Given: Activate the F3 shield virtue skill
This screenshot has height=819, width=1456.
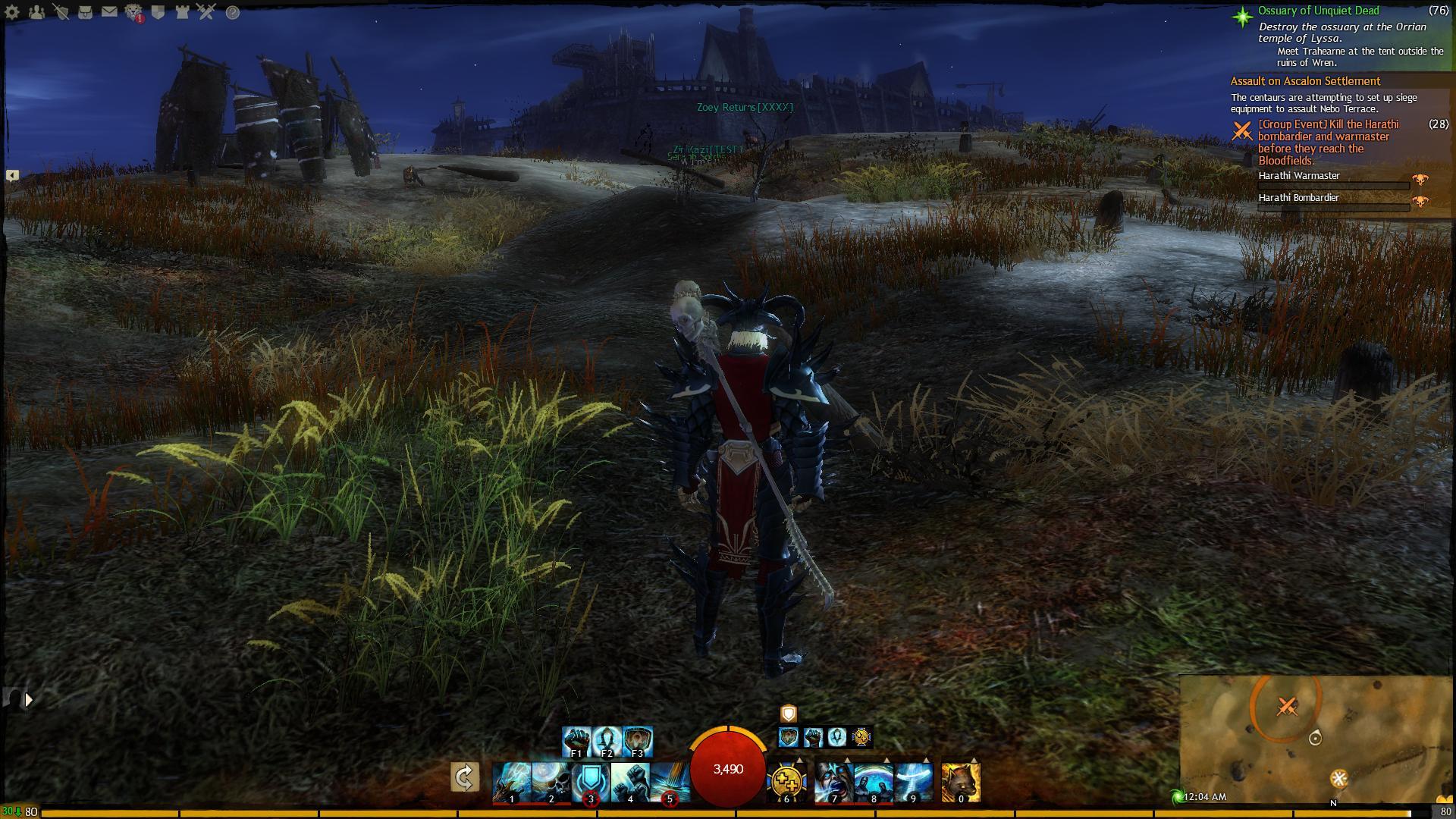Looking at the screenshot, I should pyautogui.click(x=637, y=741).
